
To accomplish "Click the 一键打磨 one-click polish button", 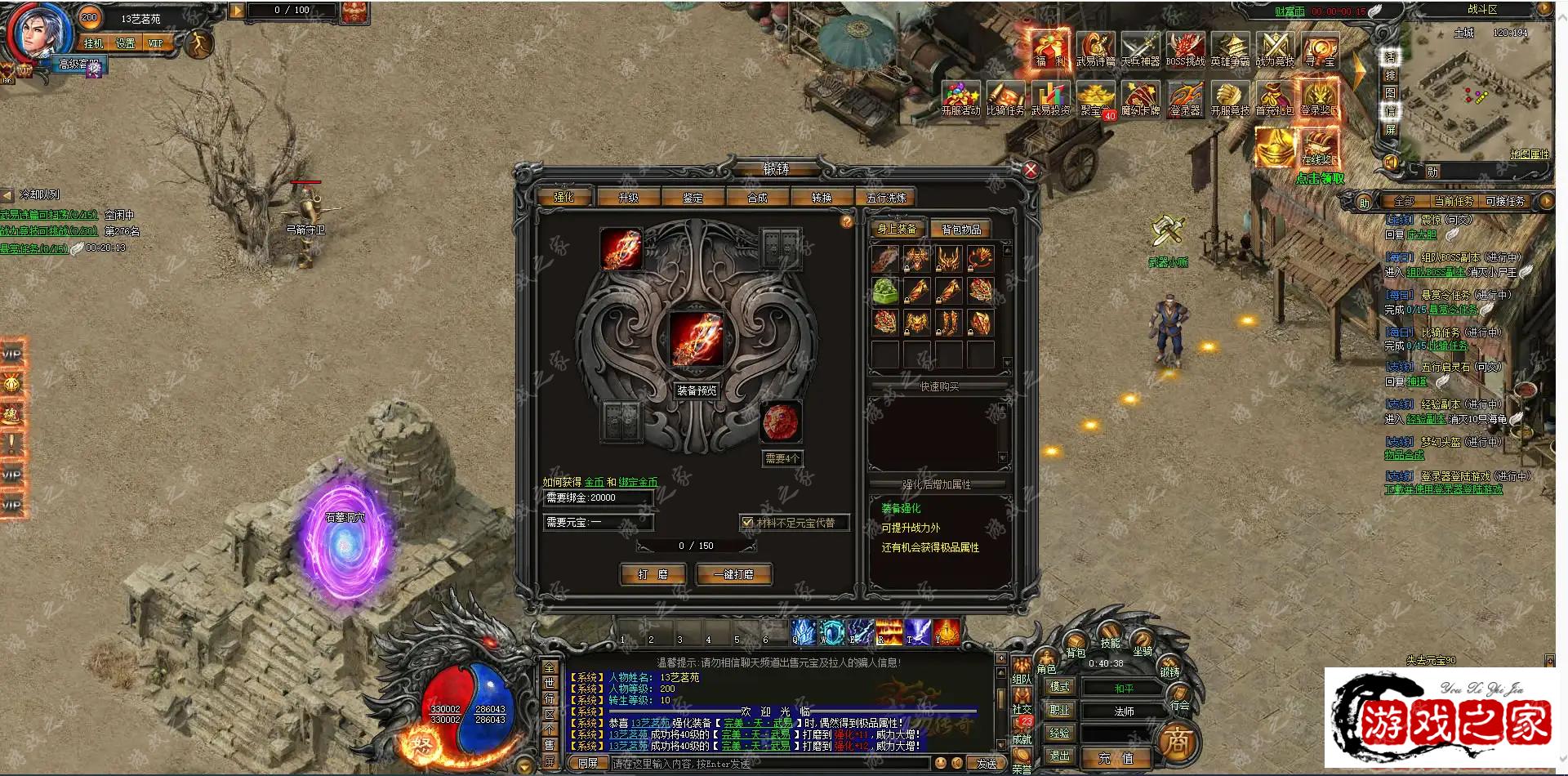I will [x=733, y=574].
